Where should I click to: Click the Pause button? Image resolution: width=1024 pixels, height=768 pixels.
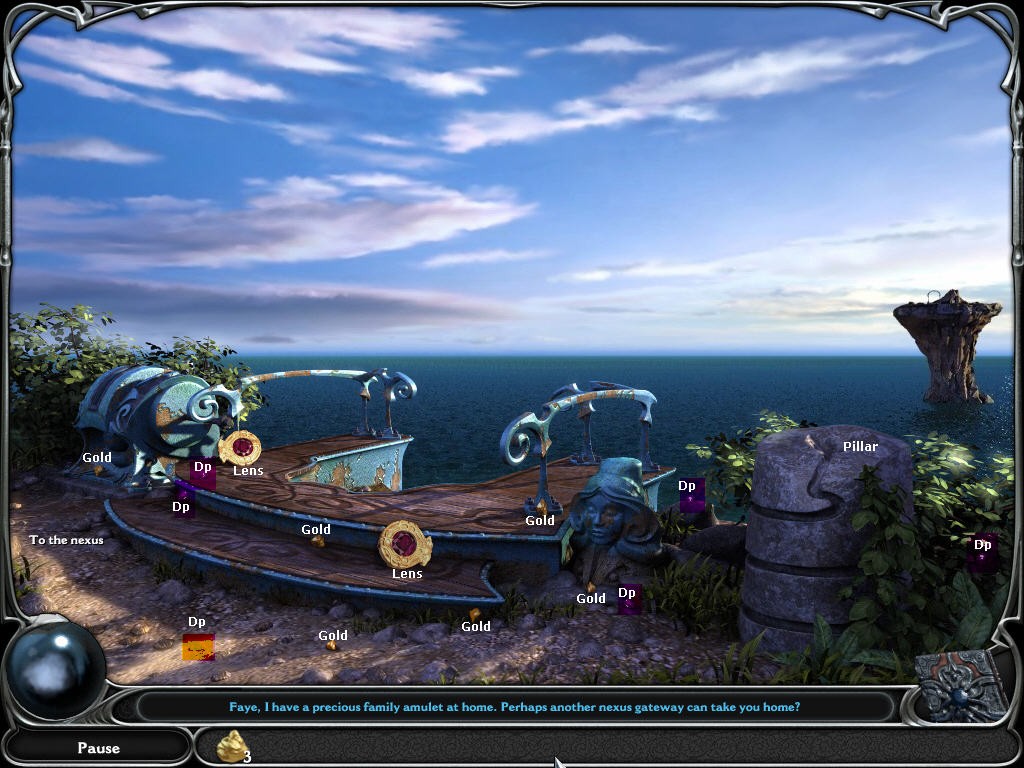(98, 747)
